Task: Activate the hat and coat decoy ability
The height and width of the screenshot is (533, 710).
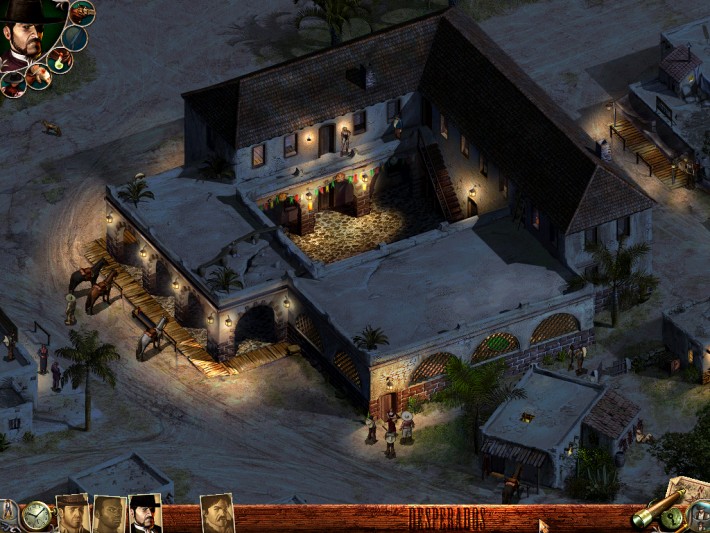Action: (13, 84)
